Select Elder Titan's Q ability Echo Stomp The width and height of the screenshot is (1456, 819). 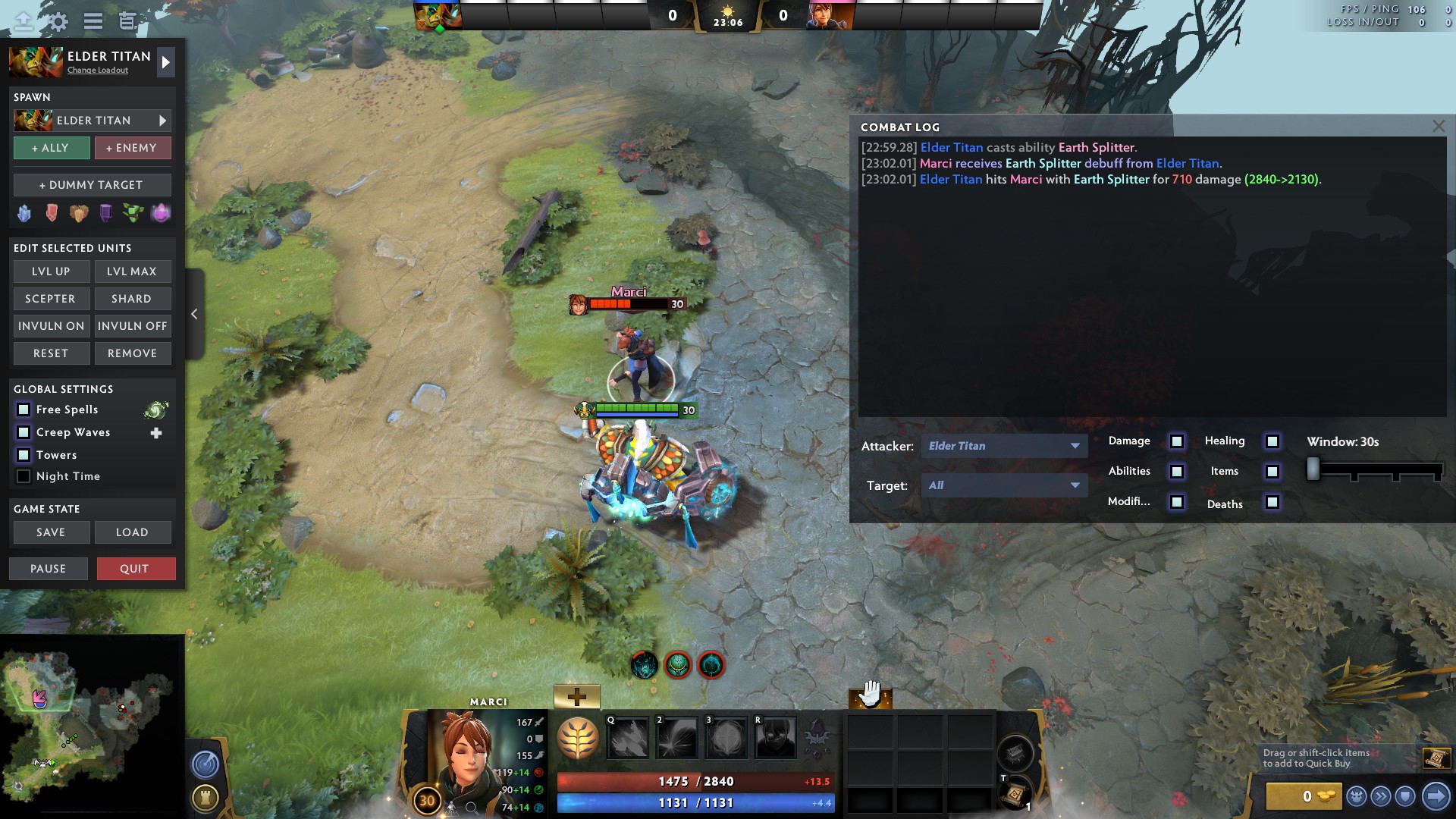[x=628, y=737]
